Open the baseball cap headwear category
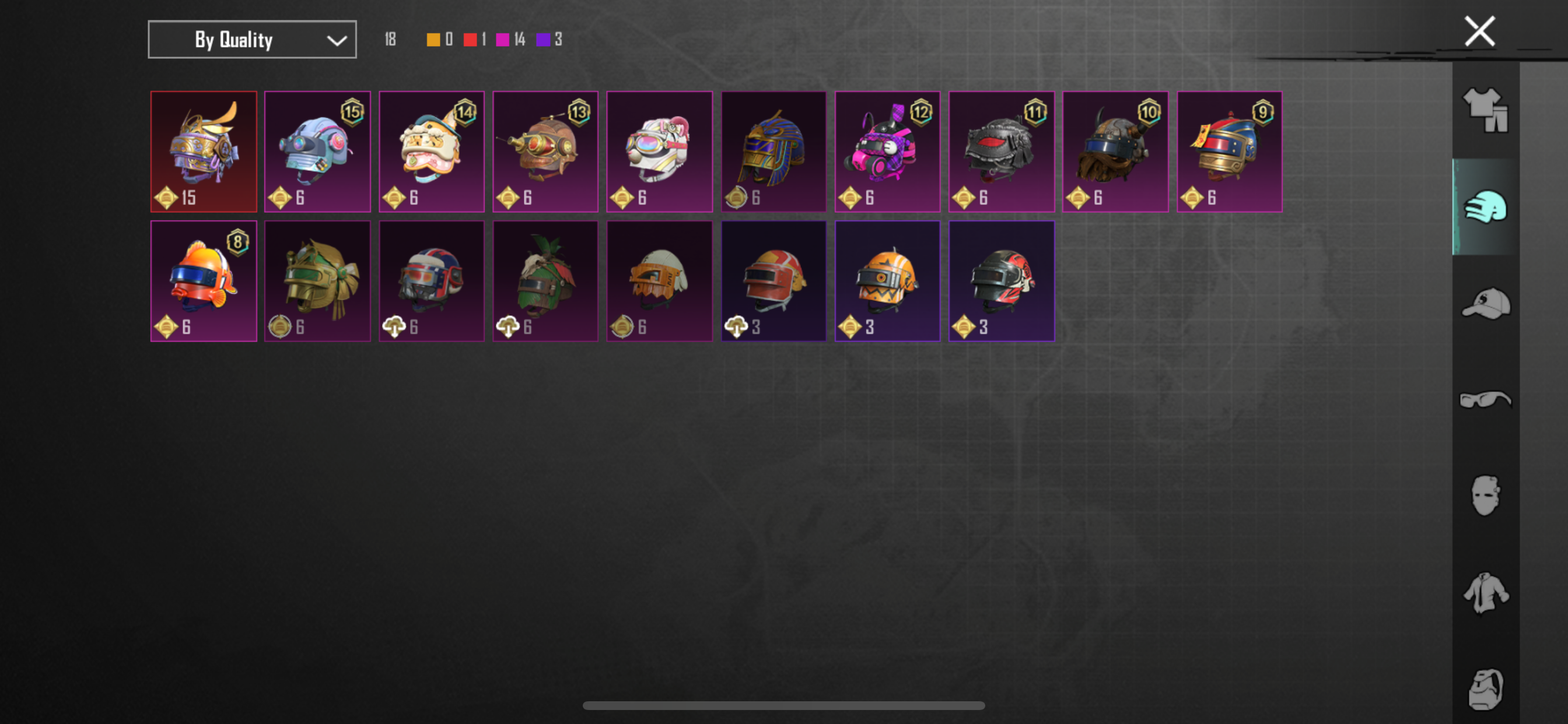1568x724 pixels. [1485, 303]
